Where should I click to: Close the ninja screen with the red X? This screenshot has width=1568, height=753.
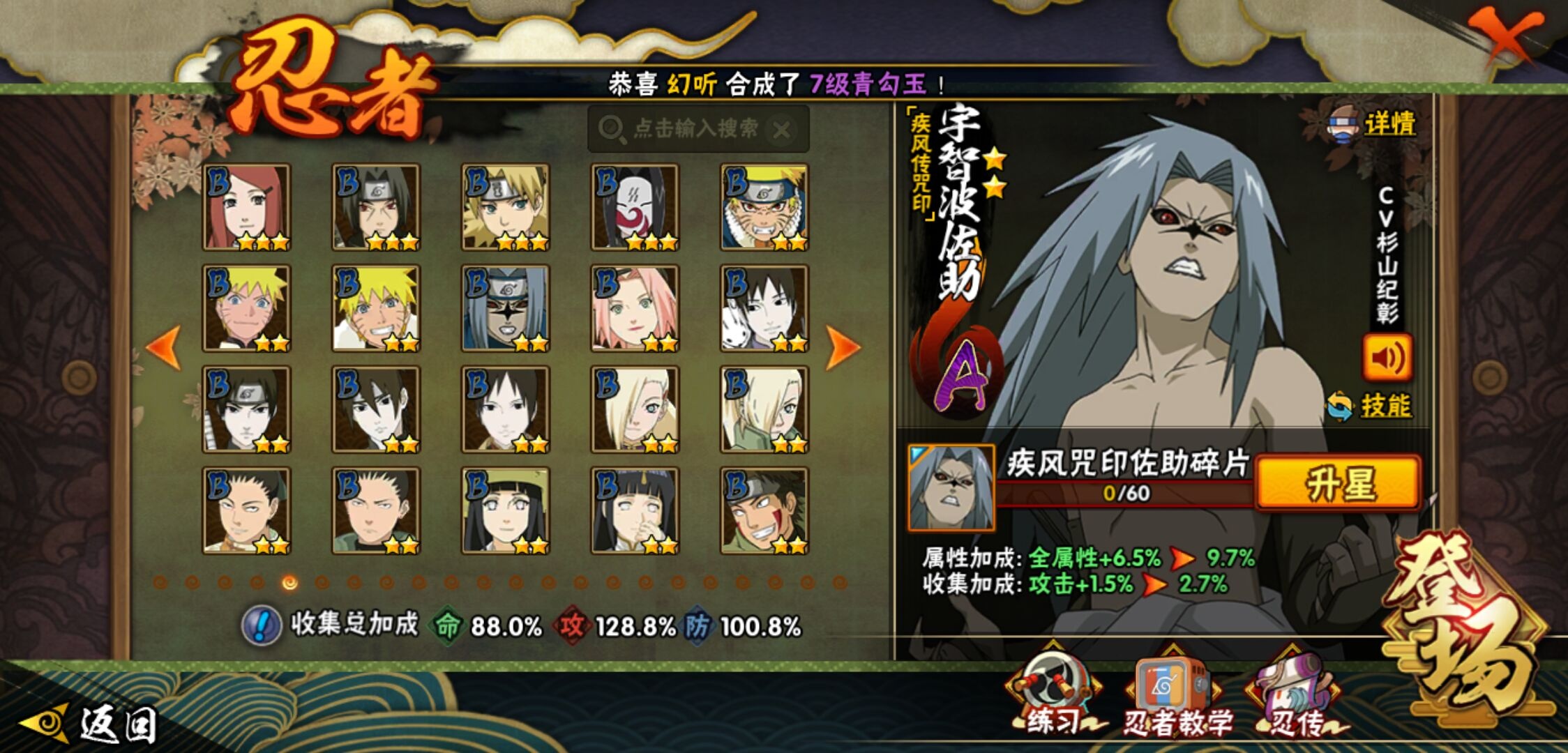(x=1505, y=36)
